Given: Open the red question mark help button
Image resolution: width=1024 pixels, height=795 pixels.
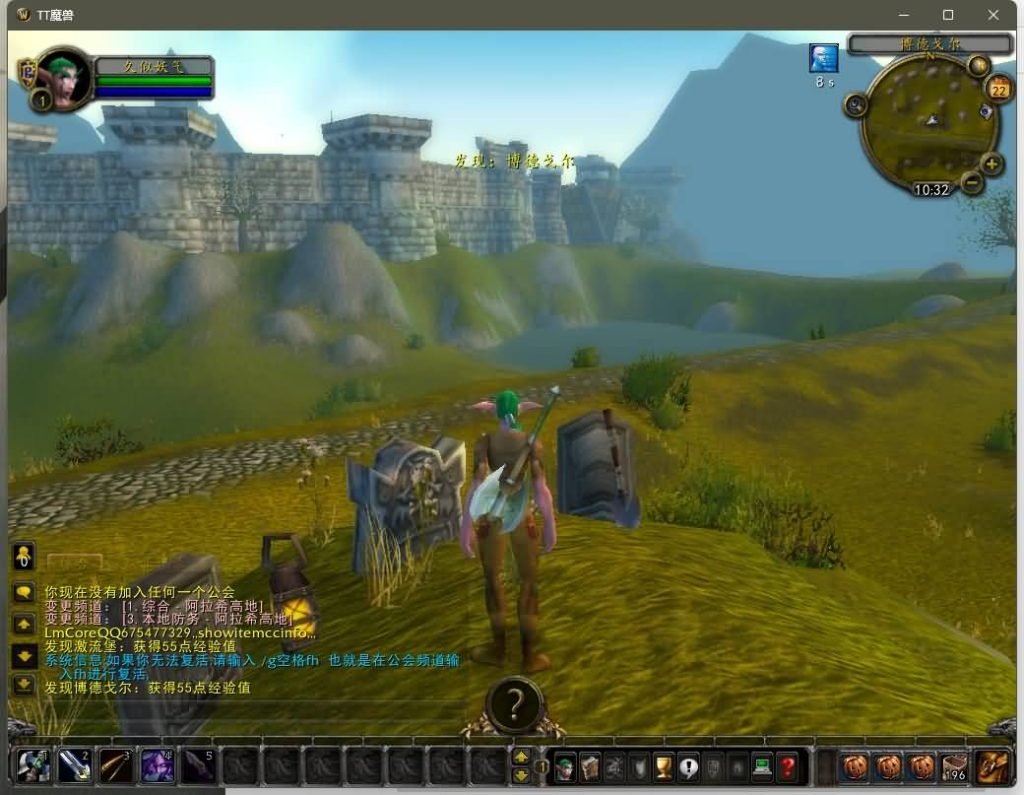Looking at the screenshot, I should (x=788, y=767).
